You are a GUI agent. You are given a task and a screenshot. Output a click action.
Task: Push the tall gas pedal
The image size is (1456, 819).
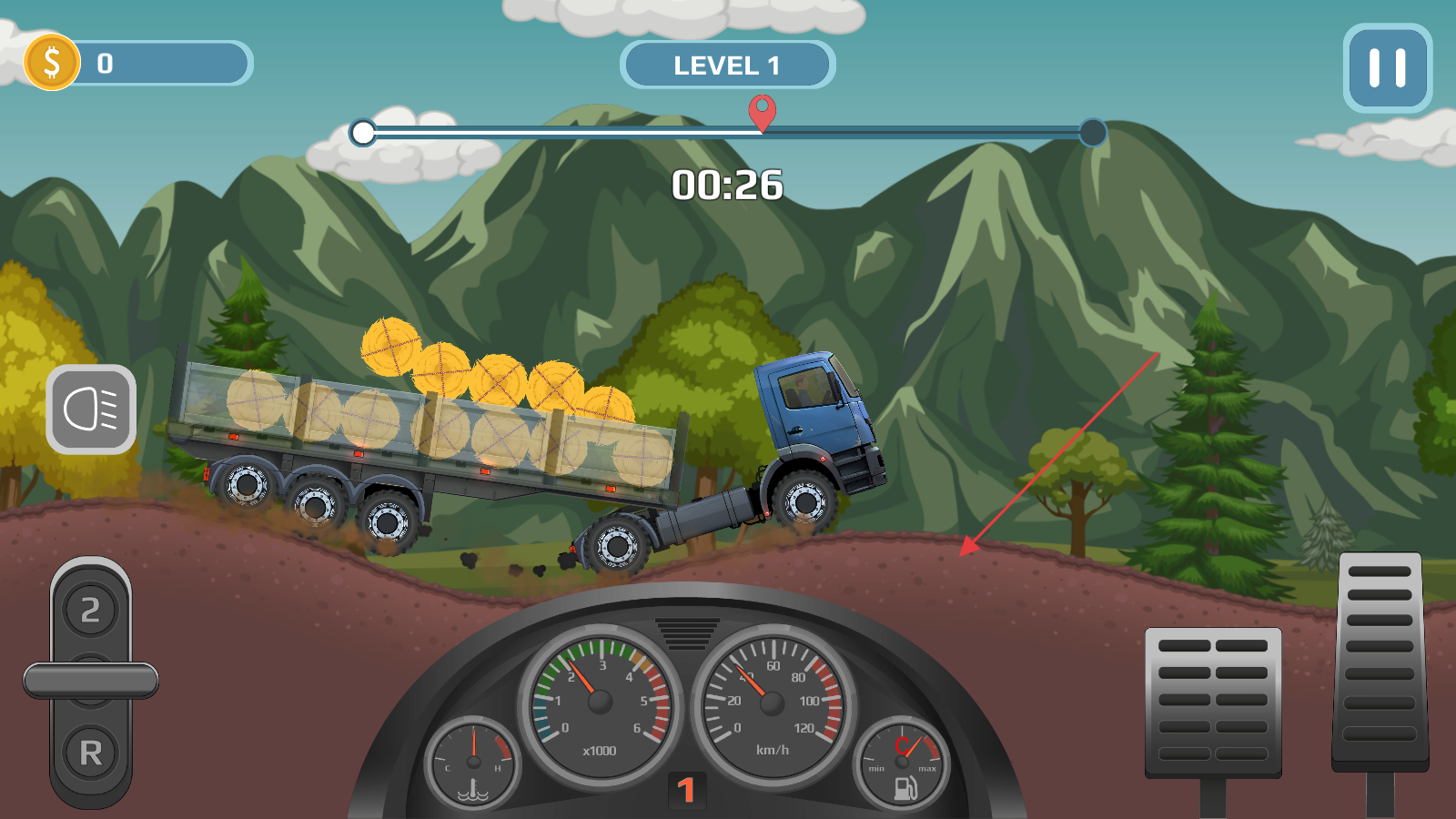(x=1380, y=660)
